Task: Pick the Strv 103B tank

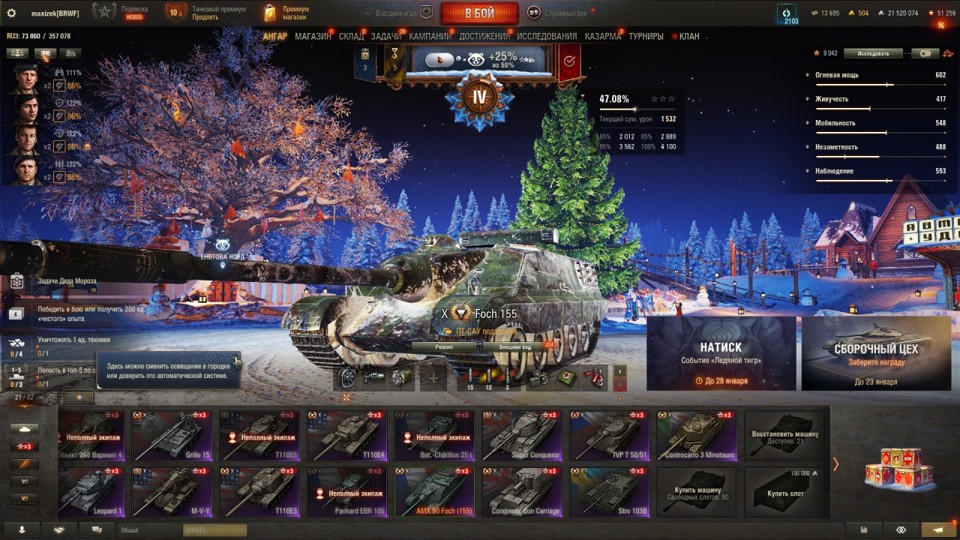Action: point(611,492)
